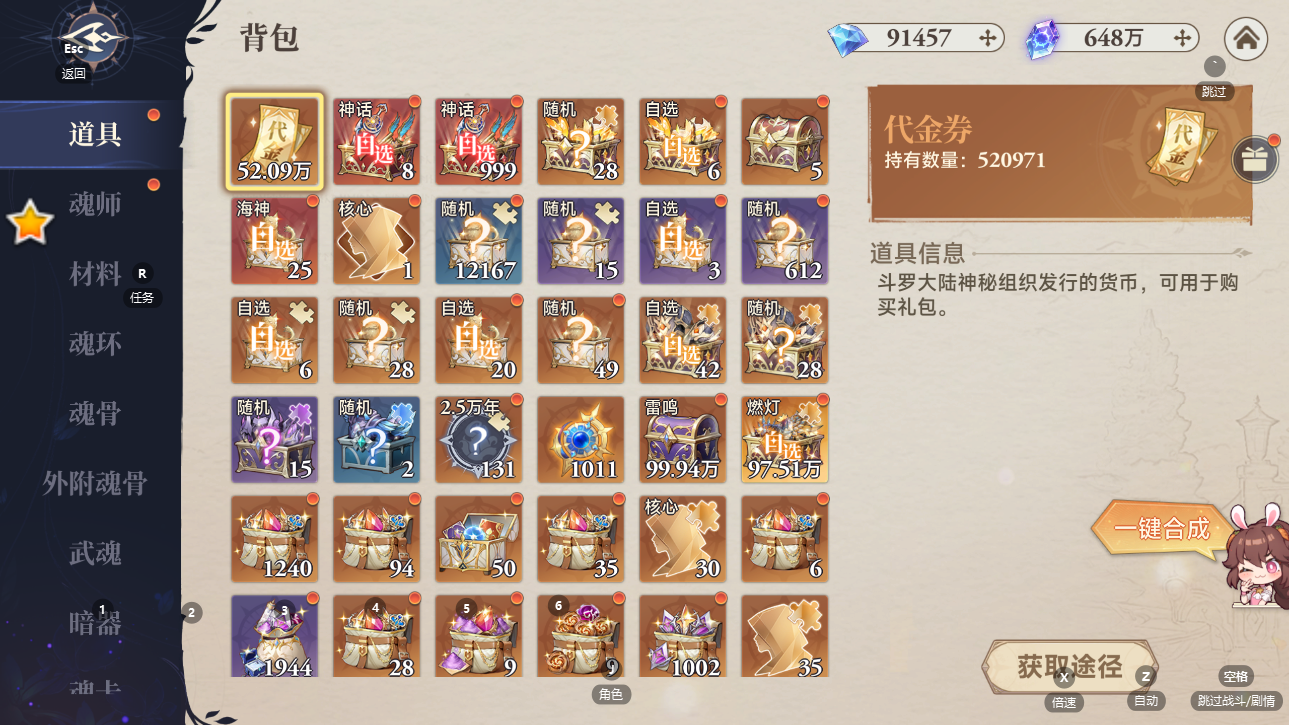Select the 神话自选 weapon chest item
Viewport: 1289px width, 725px height.
(x=377, y=141)
